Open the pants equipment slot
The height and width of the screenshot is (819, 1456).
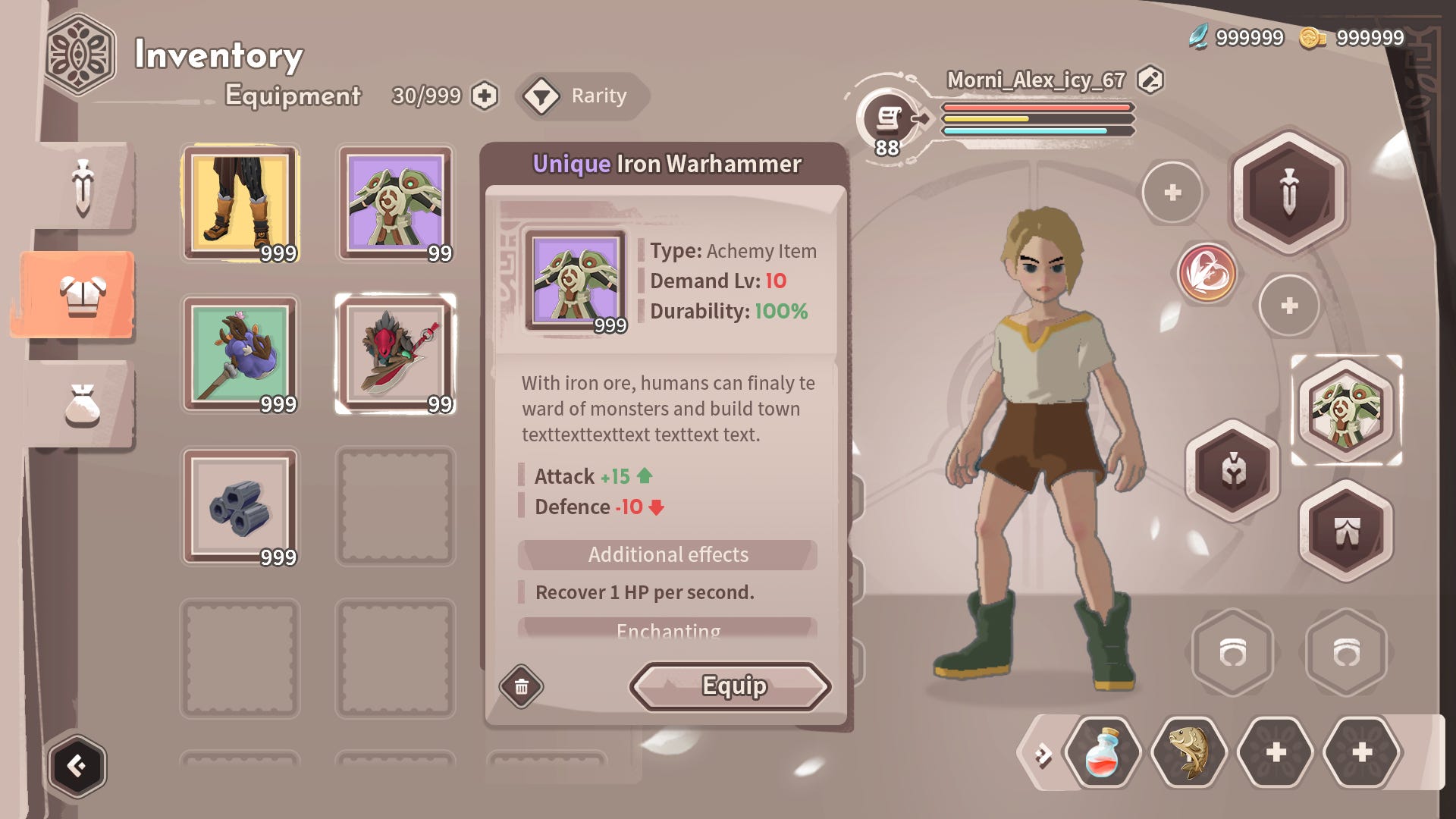pyautogui.click(x=1346, y=531)
